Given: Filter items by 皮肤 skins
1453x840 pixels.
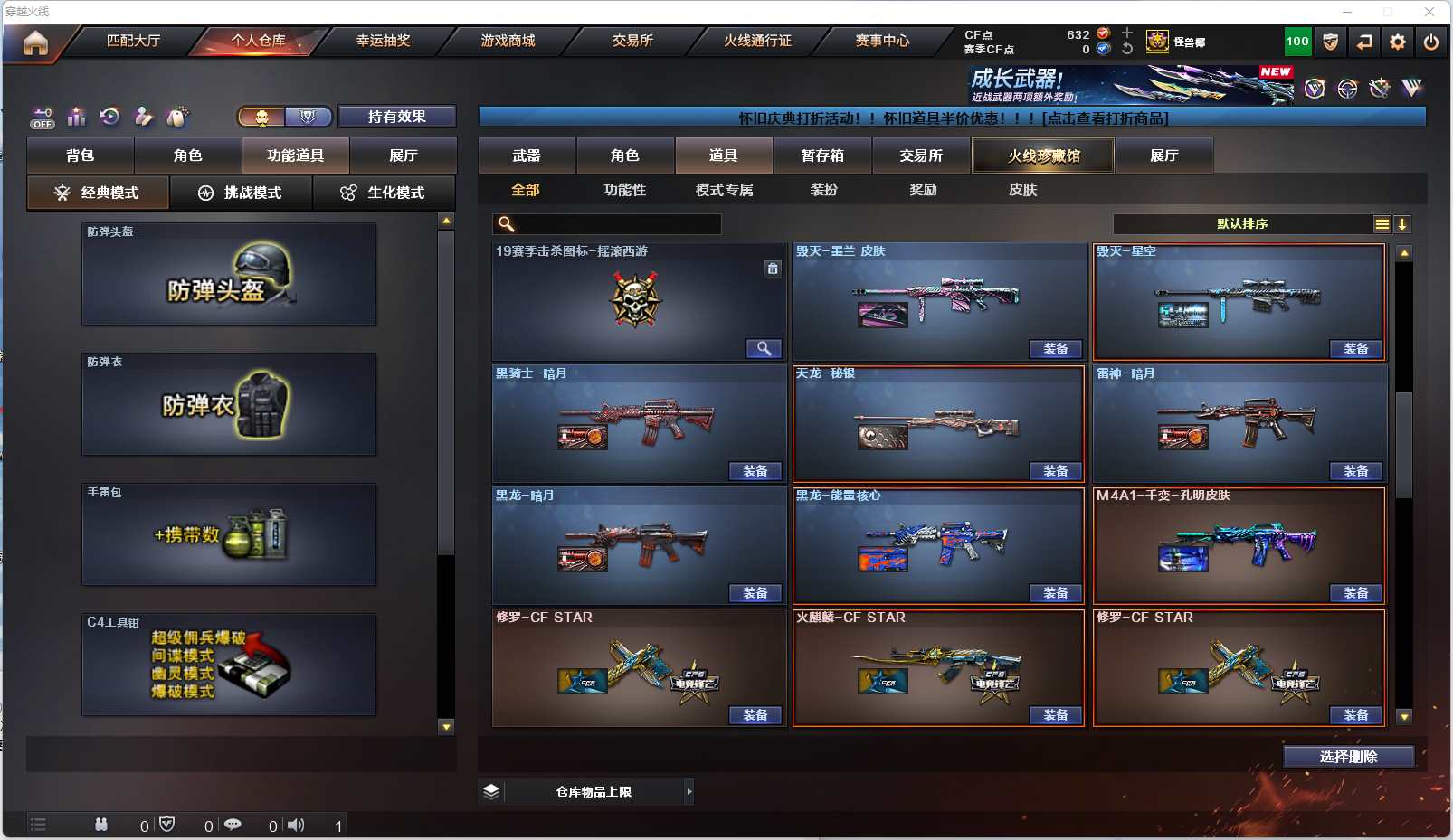Looking at the screenshot, I should click(x=1022, y=190).
